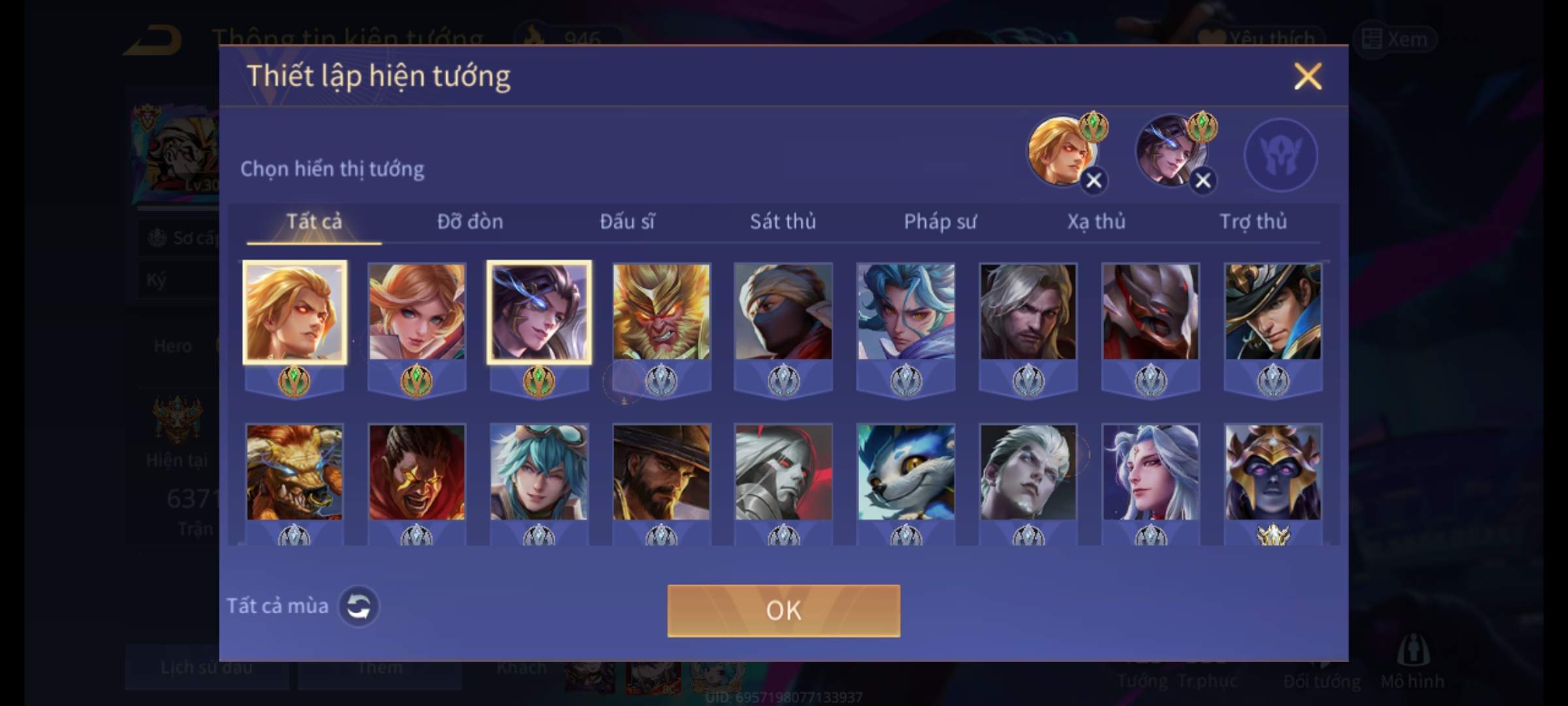Remove the blond hero from the displayed slots
Image resolution: width=1568 pixels, height=706 pixels.
pos(1094,180)
